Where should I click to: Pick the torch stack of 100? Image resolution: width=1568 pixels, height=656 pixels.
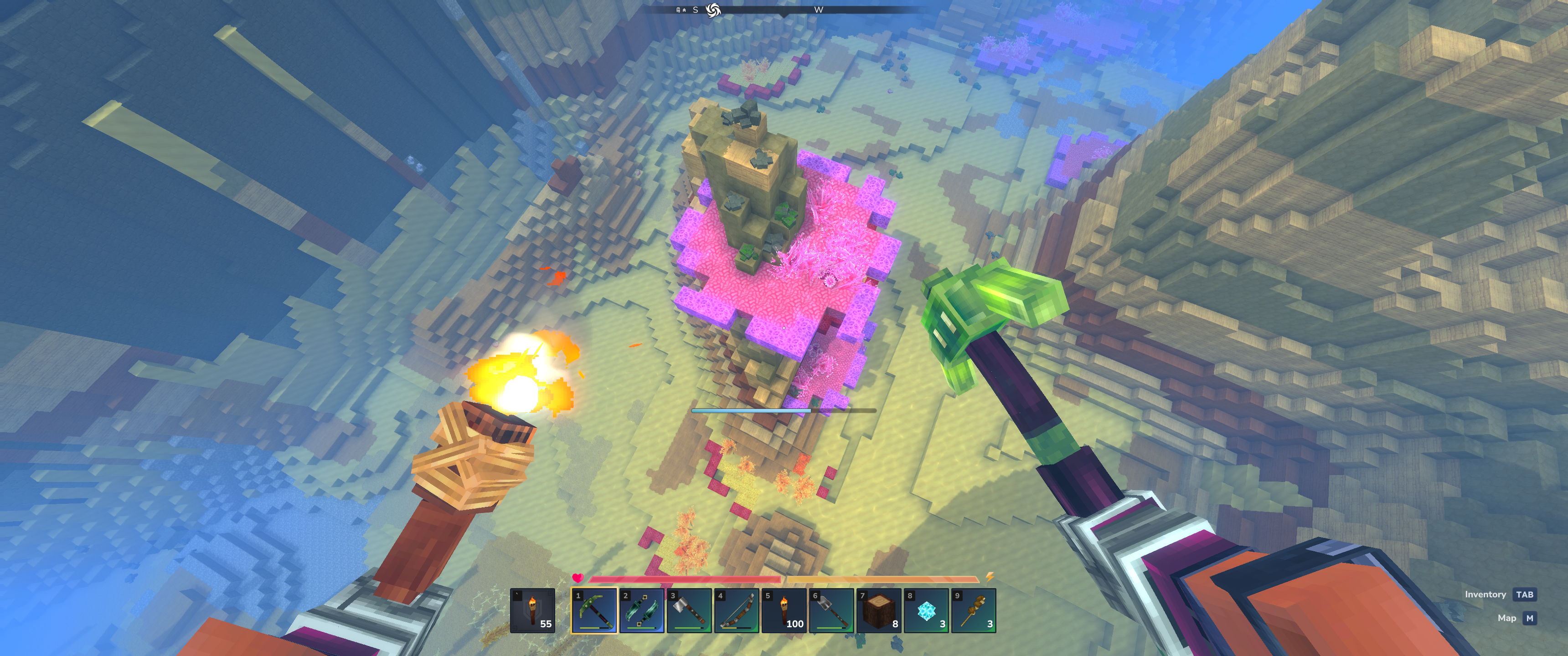[x=784, y=610]
